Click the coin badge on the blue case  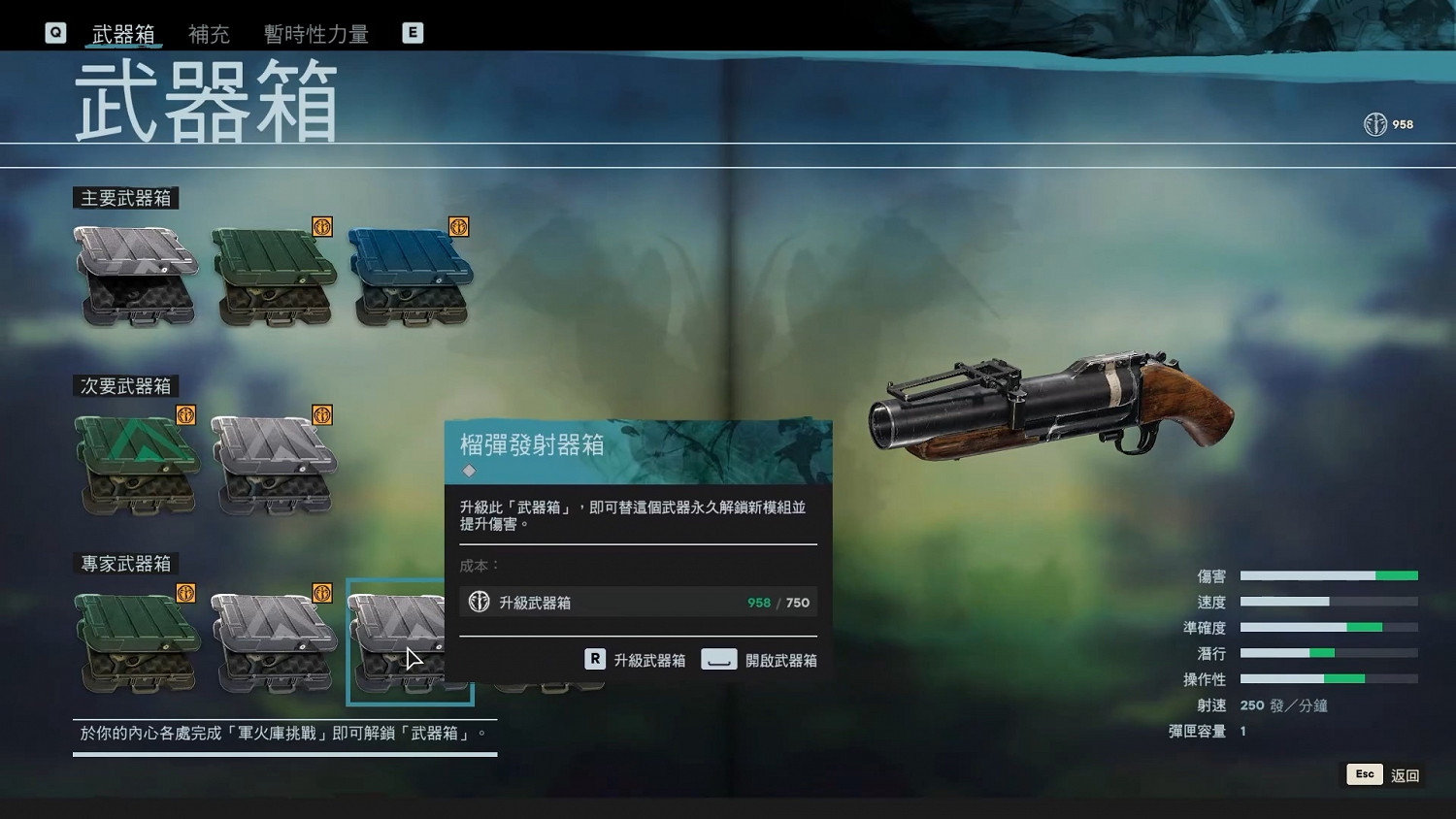(x=459, y=226)
